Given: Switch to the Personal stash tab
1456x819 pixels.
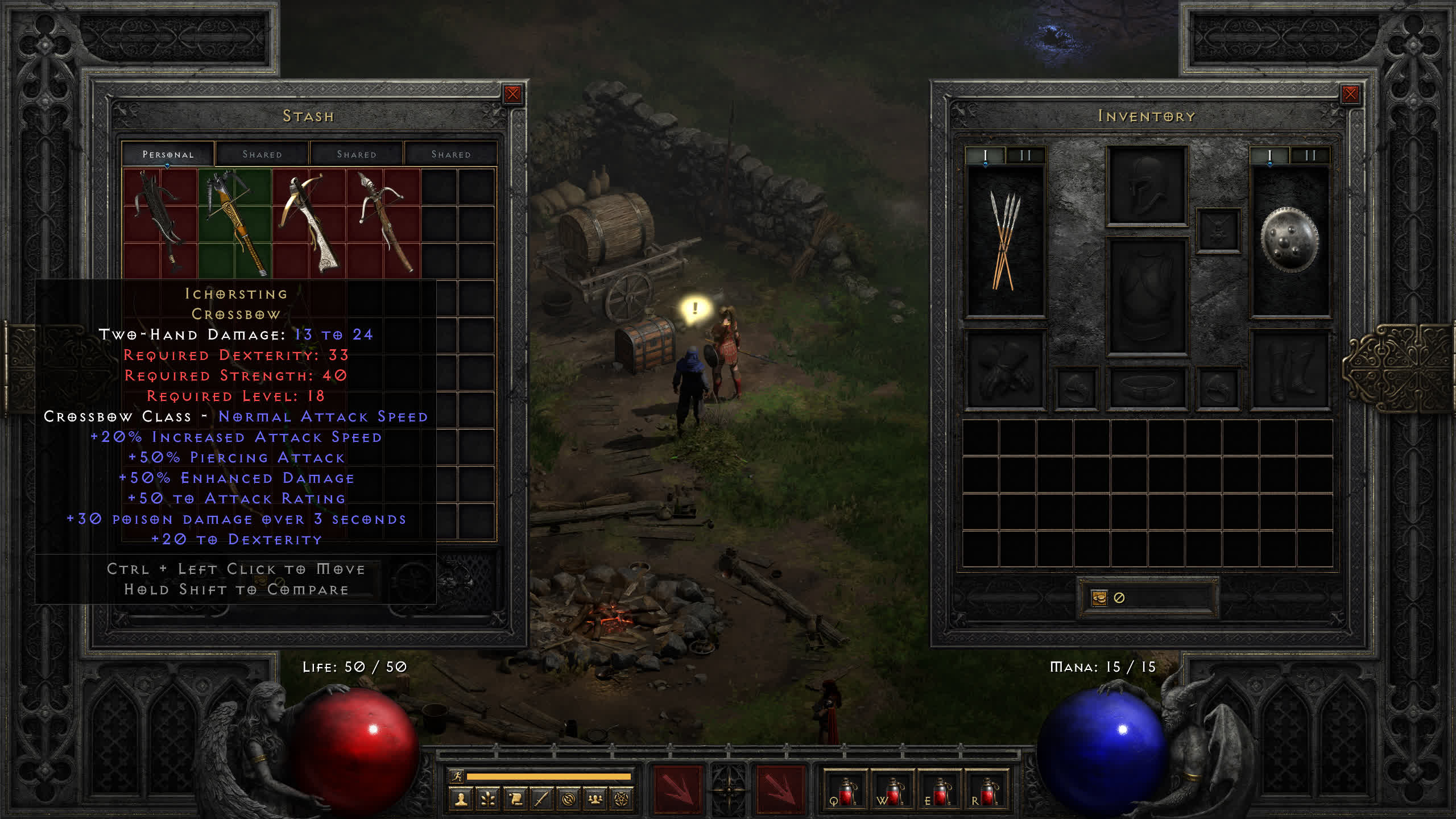Looking at the screenshot, I should [x=168, y=154].
